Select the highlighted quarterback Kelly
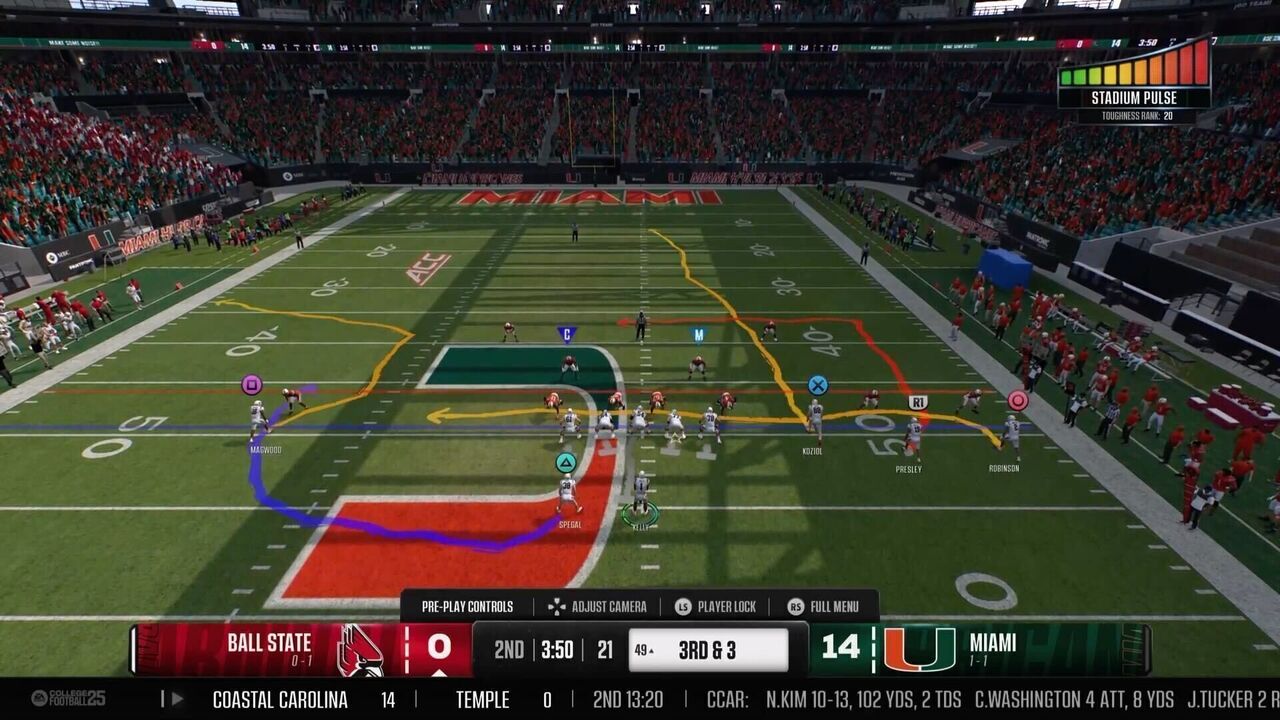This screenshot has width=1280, height=720. click(641, 497)
